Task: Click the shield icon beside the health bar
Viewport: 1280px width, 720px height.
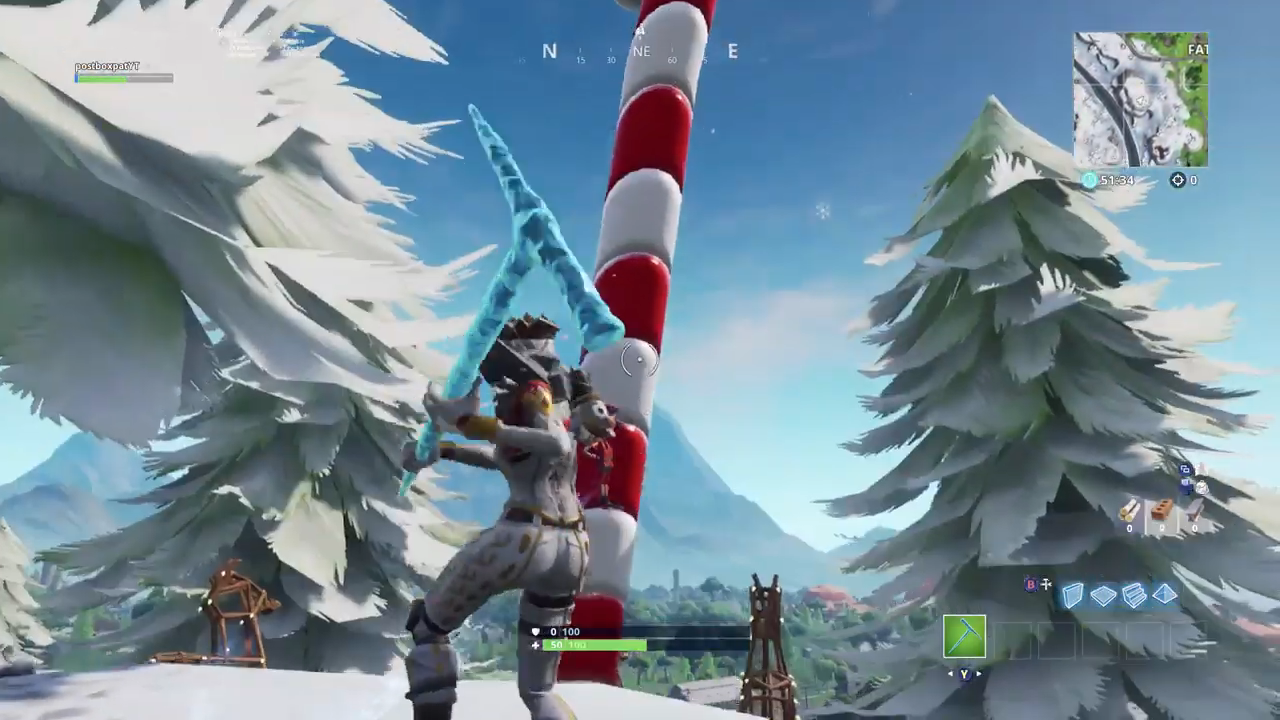Action: click(x=538, y=631)
